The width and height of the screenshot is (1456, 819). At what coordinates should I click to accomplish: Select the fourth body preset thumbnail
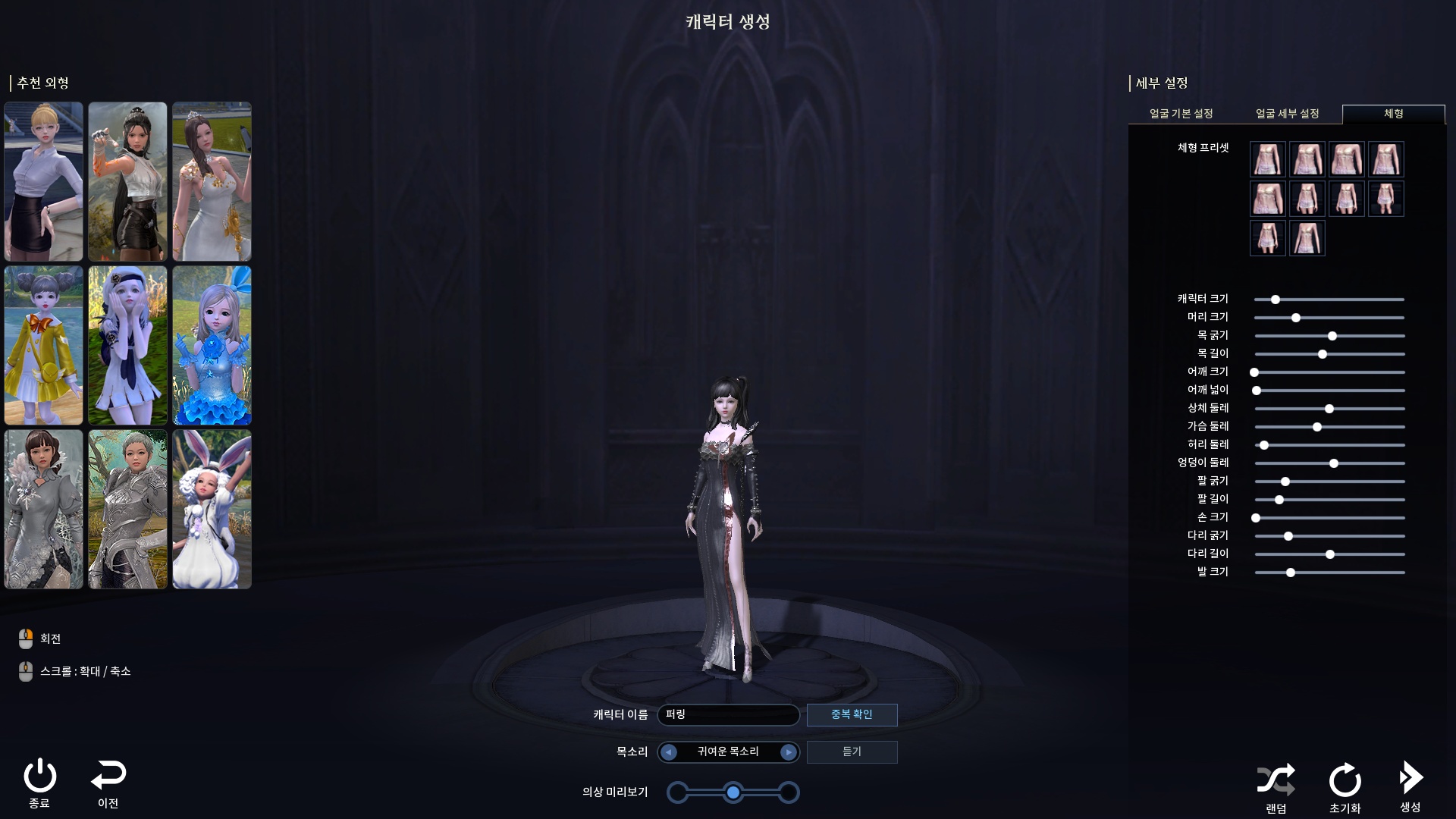point(1386,159)
